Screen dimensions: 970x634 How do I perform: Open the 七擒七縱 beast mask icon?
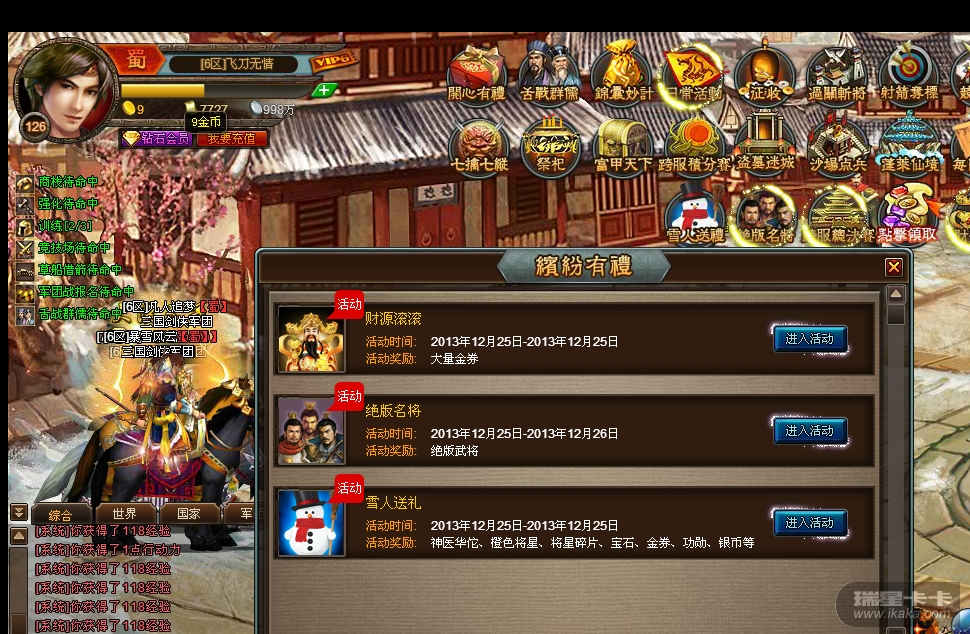[479, 145]
